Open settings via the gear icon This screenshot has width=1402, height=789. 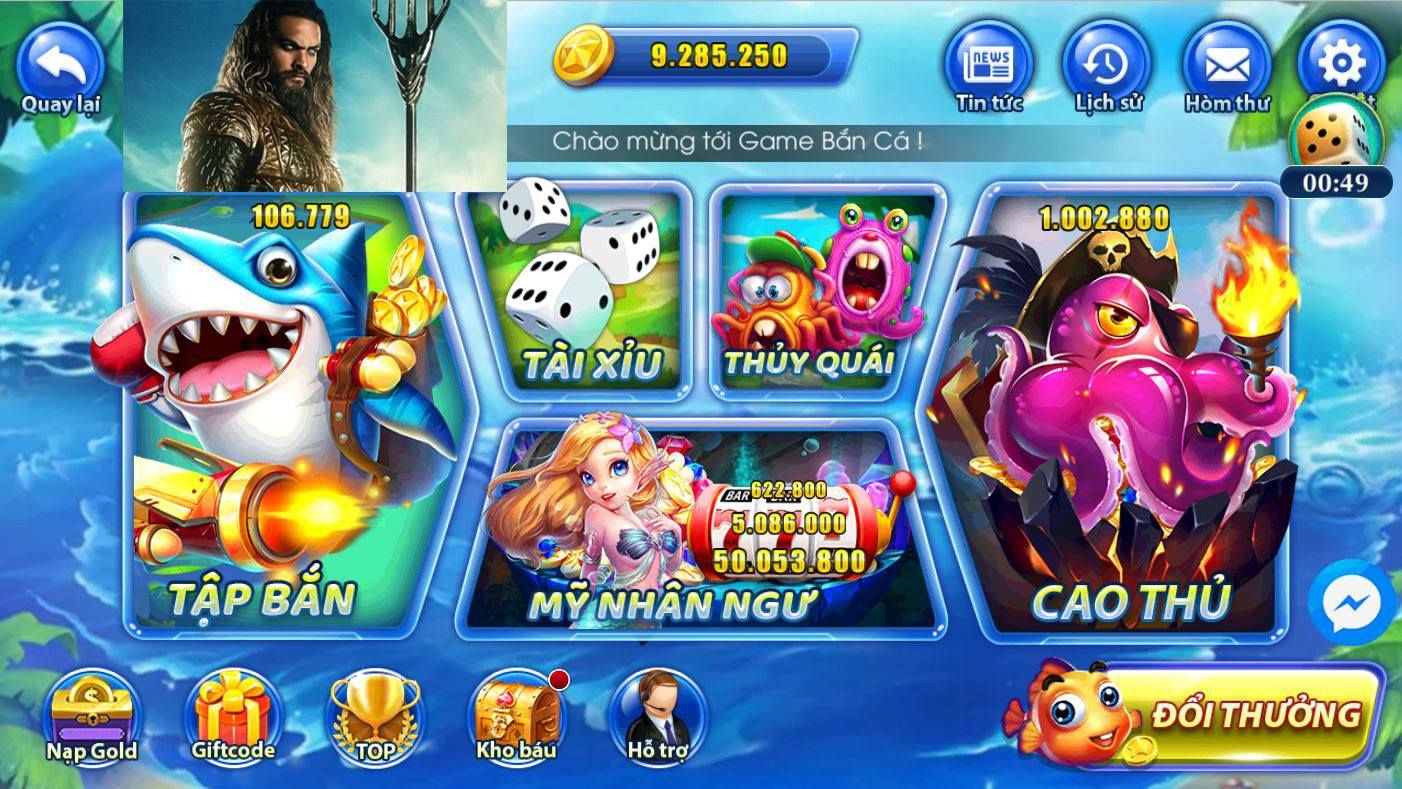pos(1341,60)
